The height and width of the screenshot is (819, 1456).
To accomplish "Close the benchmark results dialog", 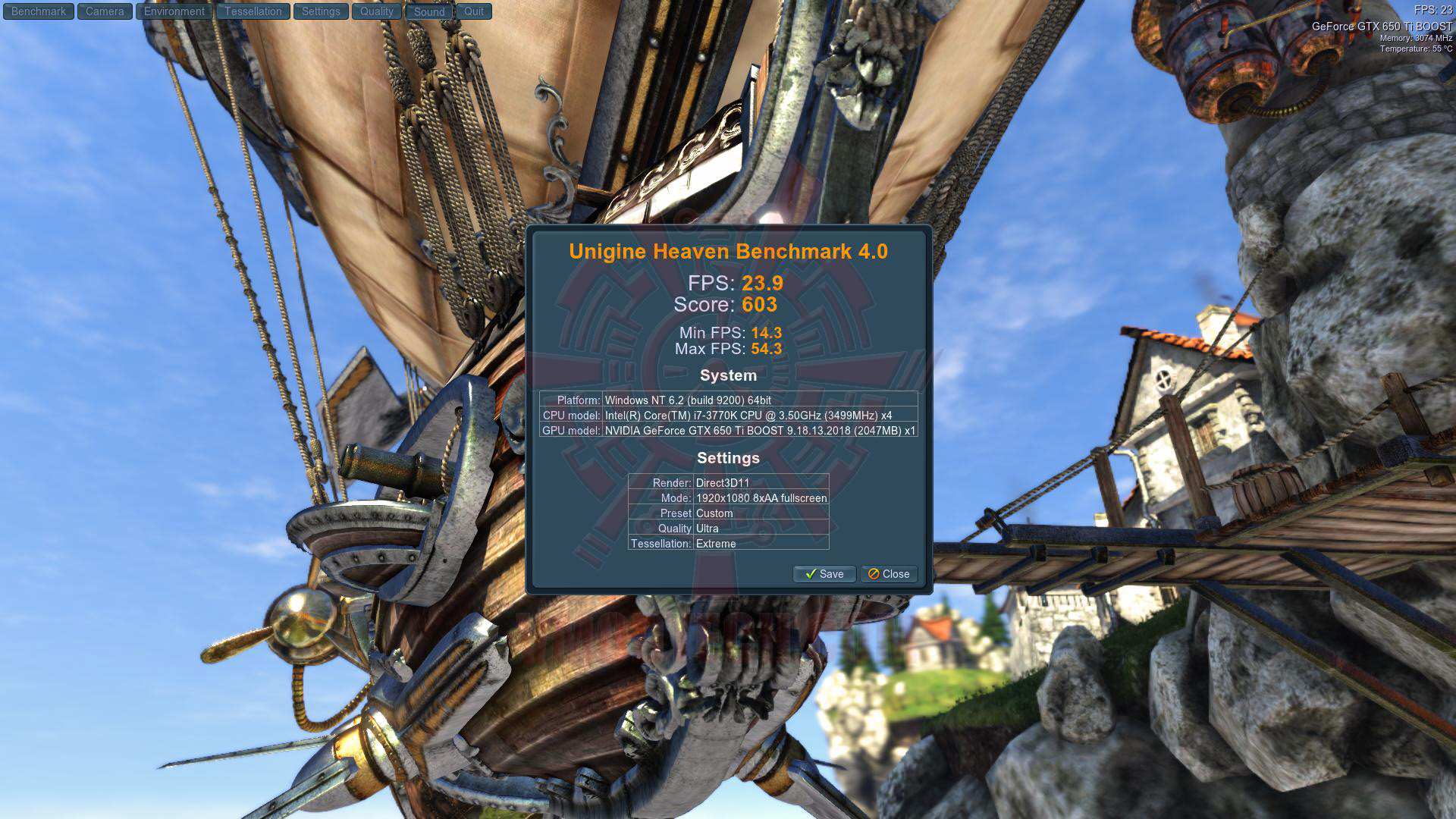I will click(x=889, y=574).
